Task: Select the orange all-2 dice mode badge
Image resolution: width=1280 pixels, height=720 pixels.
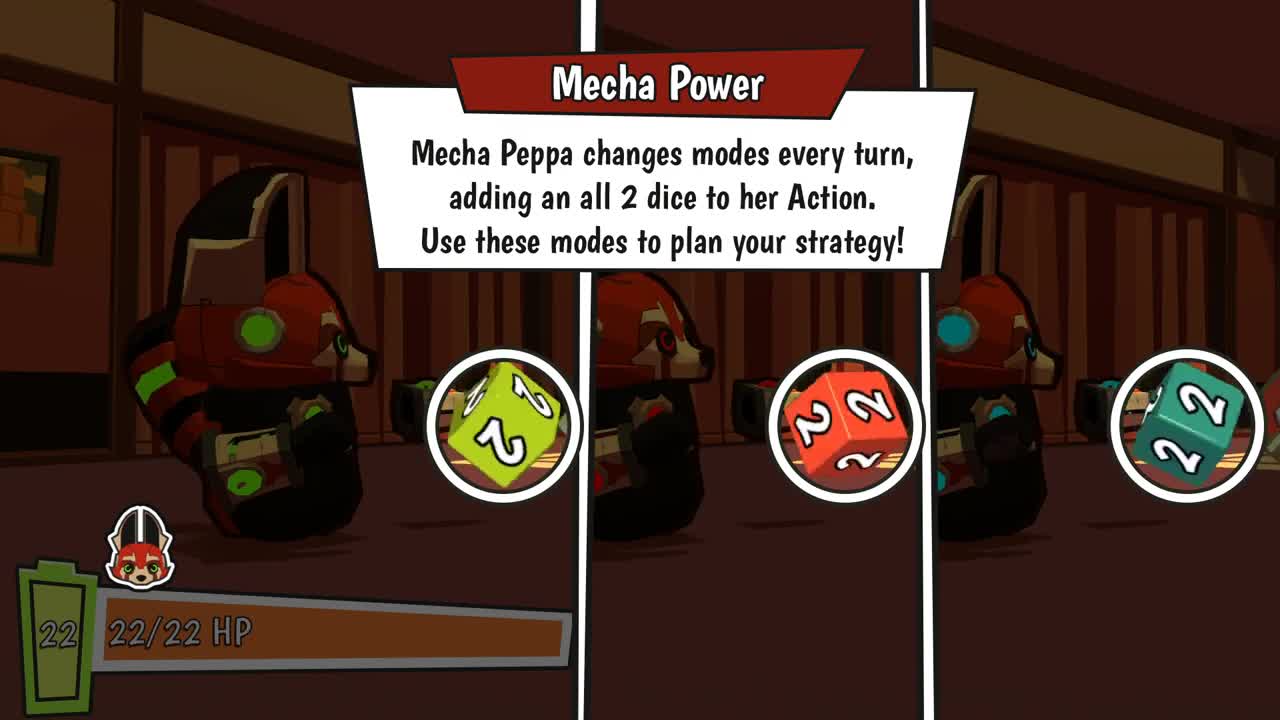Action: (843, 424)
